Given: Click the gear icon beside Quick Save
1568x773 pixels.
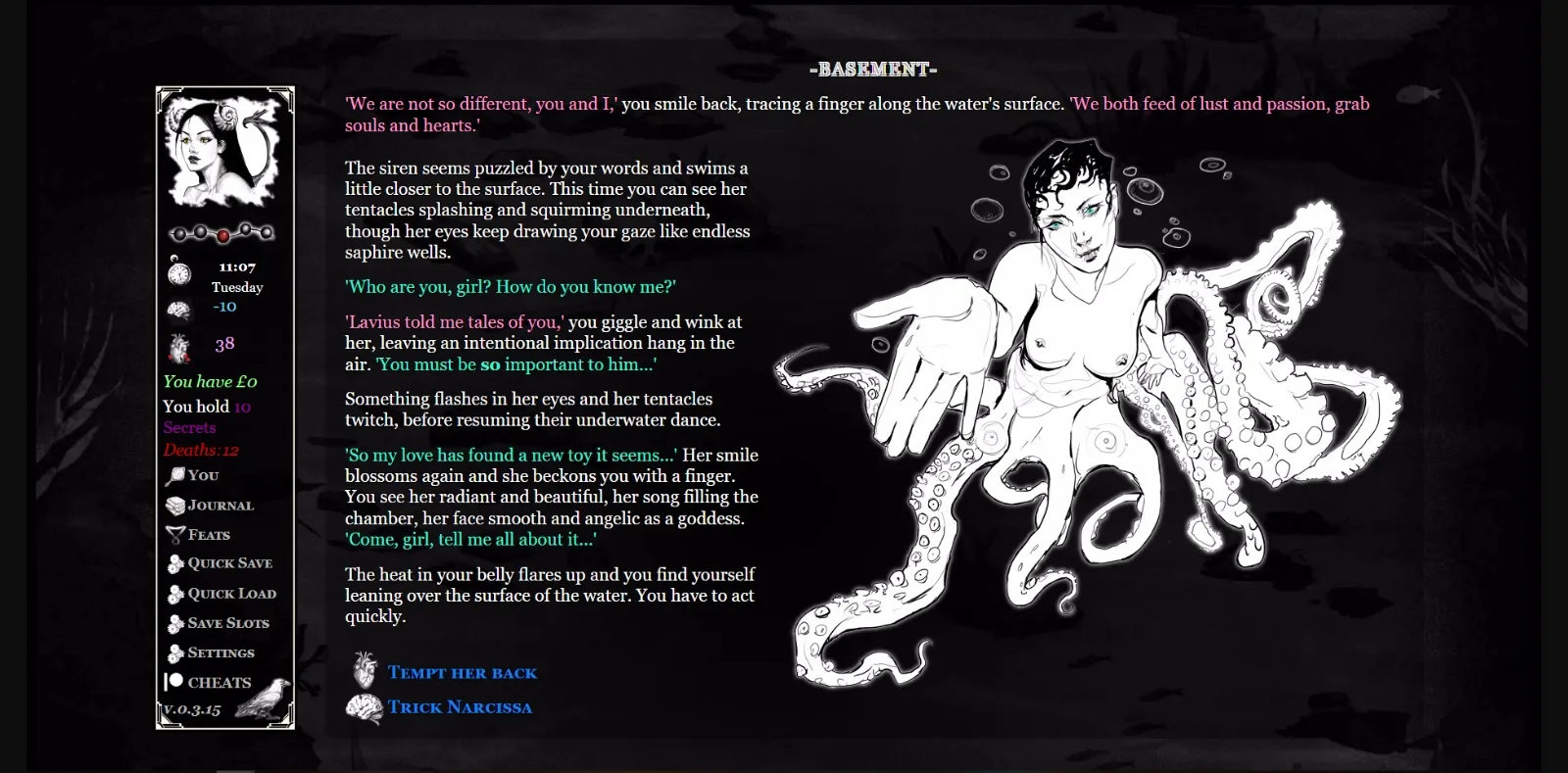Looking at the screenshot, I should click(x=174, y=563).
